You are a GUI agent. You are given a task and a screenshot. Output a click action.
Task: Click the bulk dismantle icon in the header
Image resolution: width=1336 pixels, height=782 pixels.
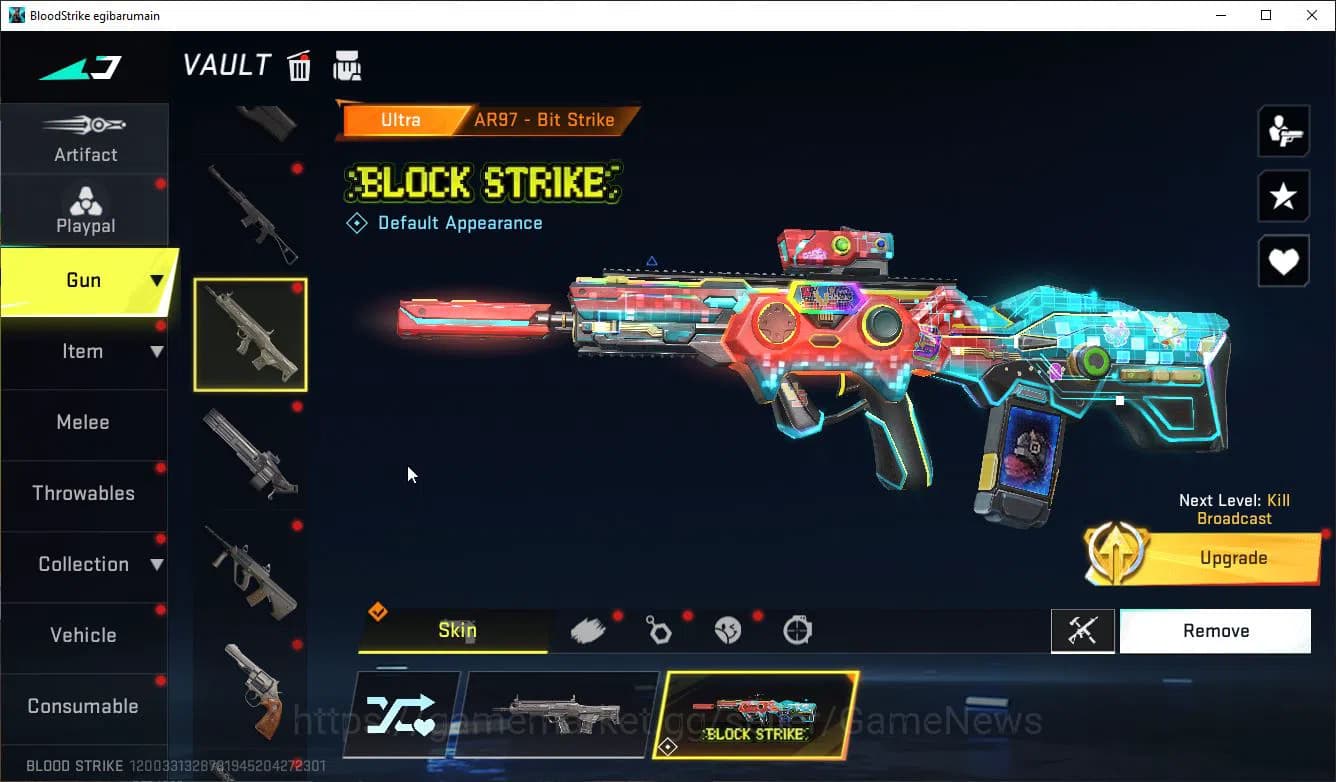[347, 65]
